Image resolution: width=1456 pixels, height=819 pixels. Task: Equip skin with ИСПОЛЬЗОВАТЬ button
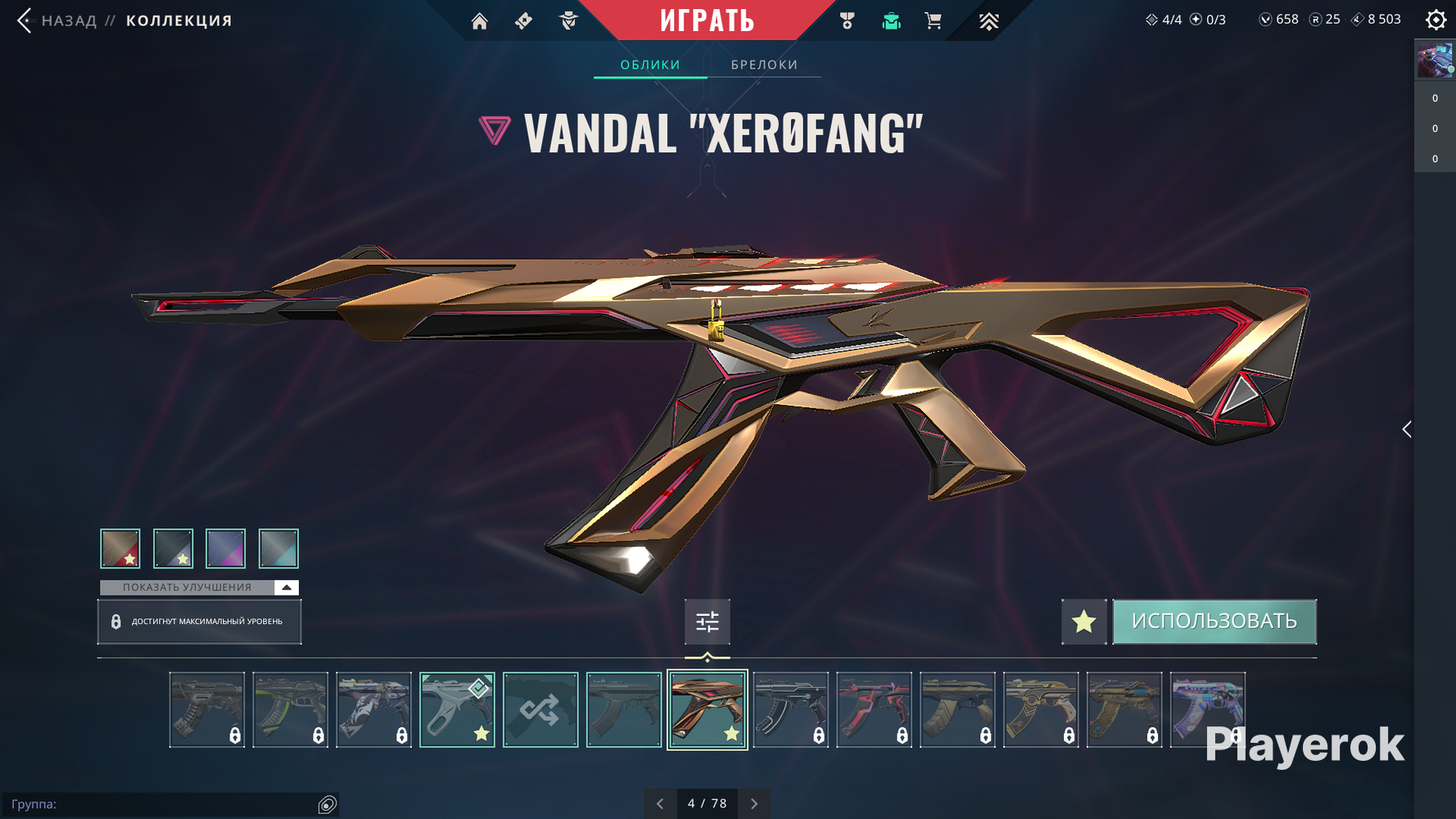point(1214,622)
